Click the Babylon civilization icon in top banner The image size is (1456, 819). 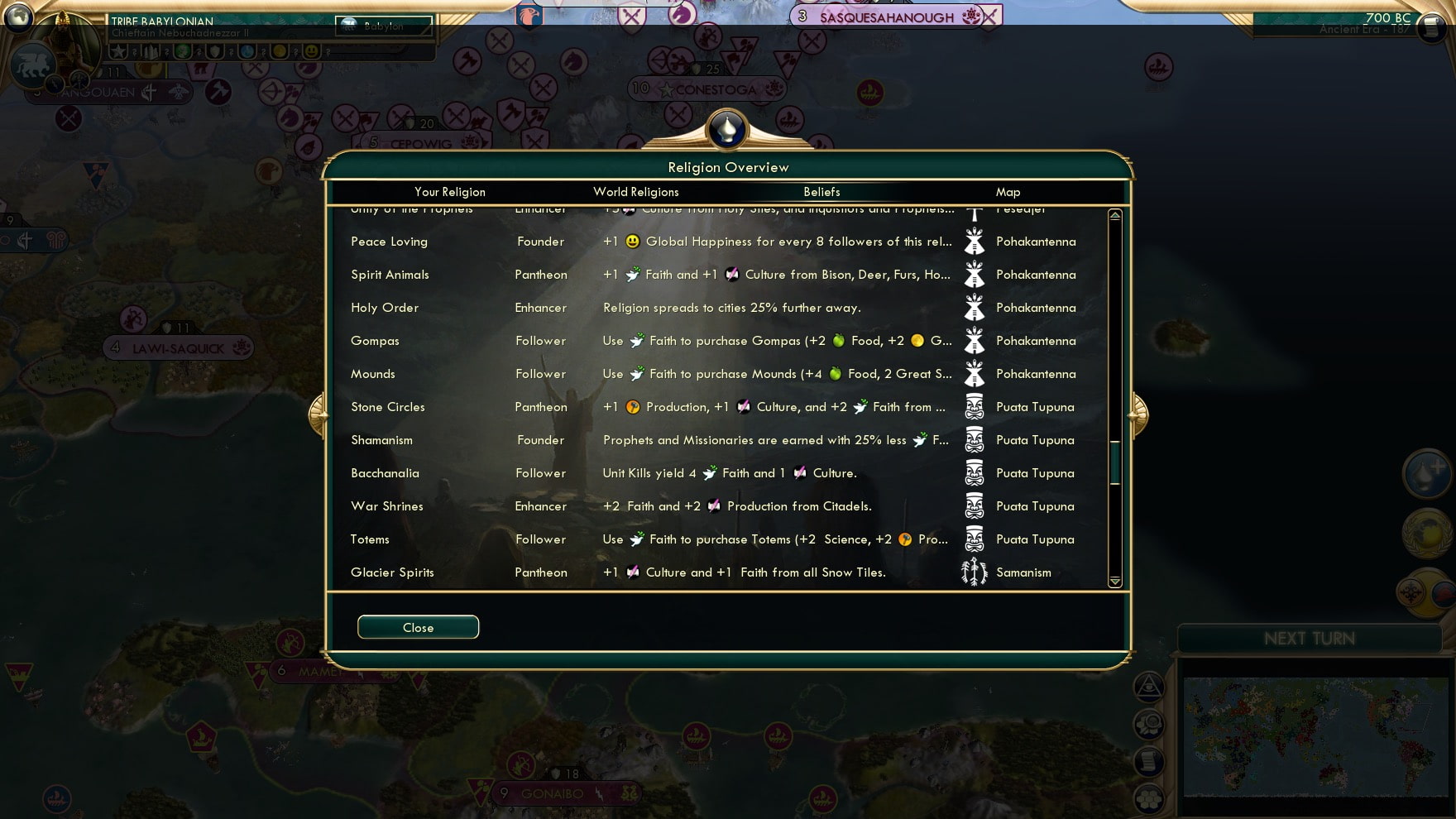347,26
